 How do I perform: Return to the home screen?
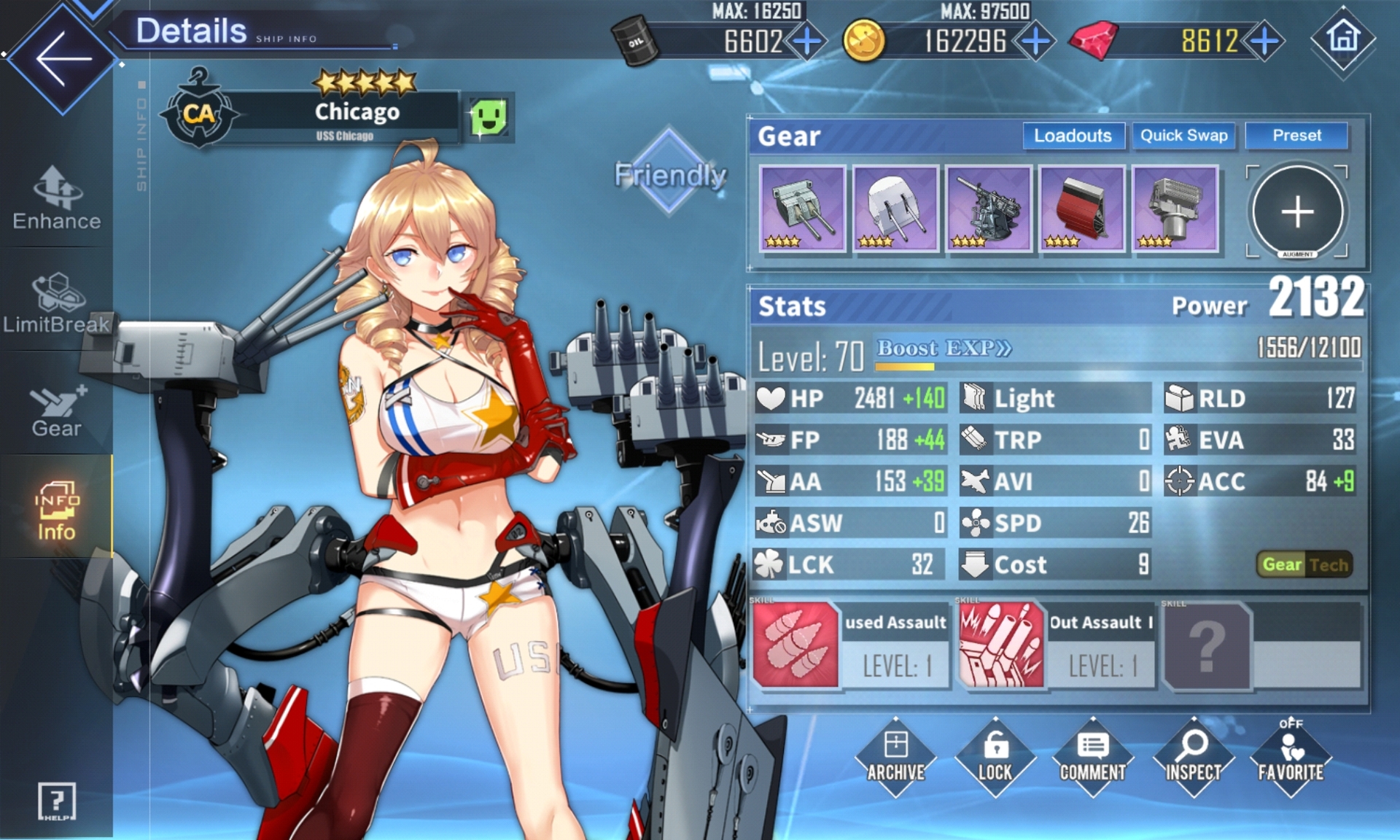point(1343,38)
